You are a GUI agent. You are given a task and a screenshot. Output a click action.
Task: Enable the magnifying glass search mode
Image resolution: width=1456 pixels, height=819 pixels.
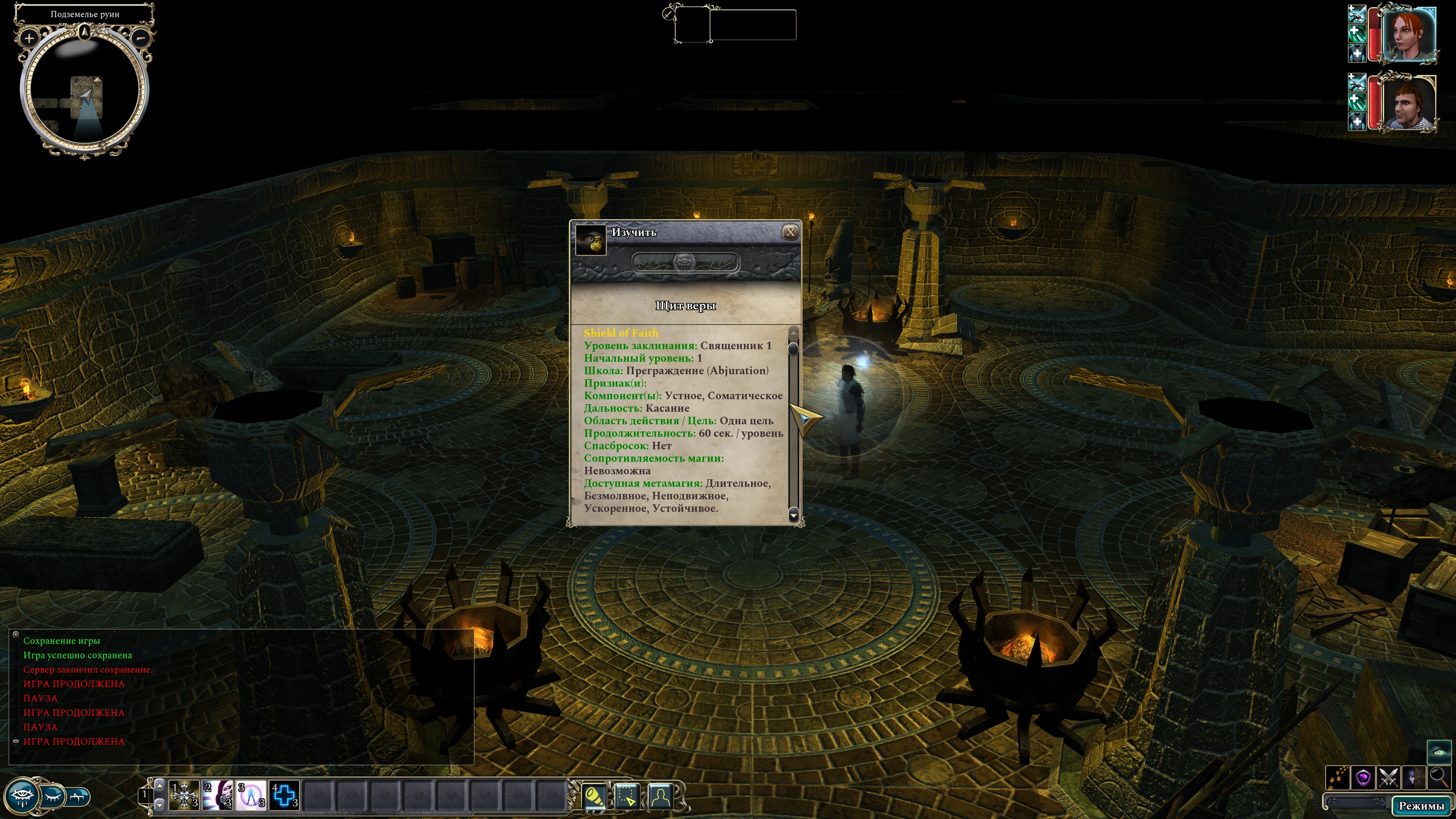tap(1438, 778)
